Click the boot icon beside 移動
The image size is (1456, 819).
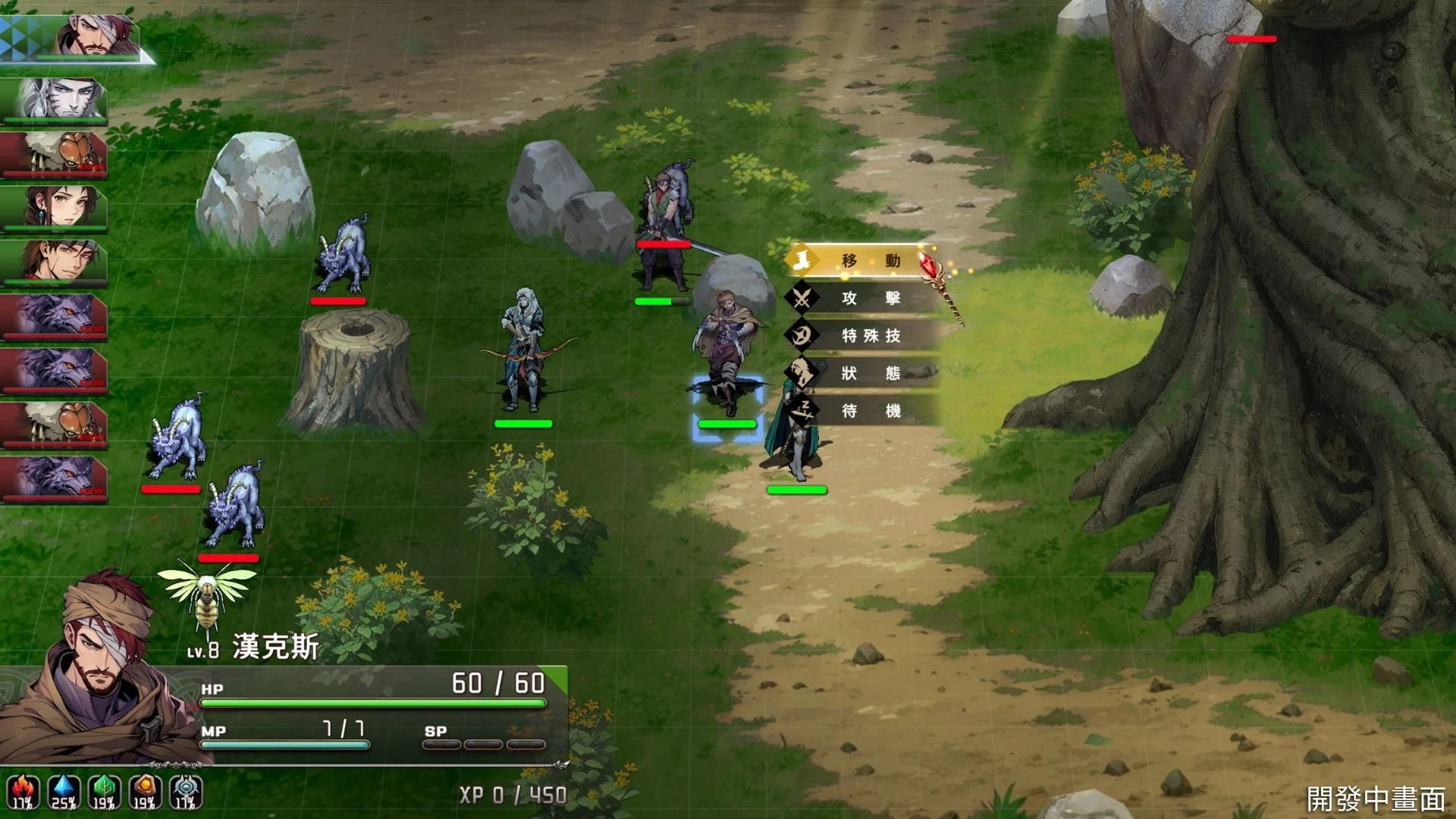click(x=803, y=259)
